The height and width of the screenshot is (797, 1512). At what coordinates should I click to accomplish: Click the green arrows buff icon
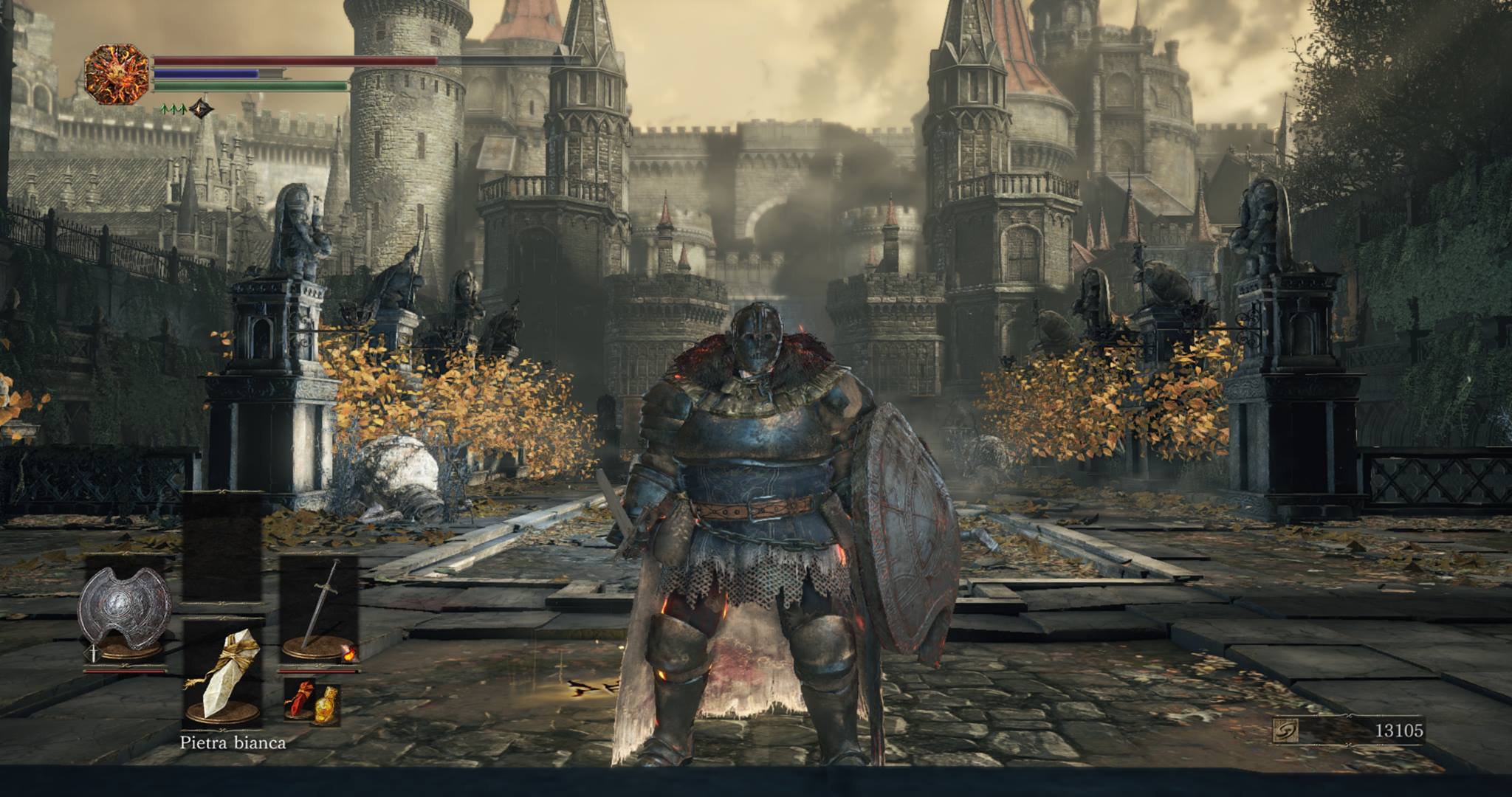[x=173, y=110]
